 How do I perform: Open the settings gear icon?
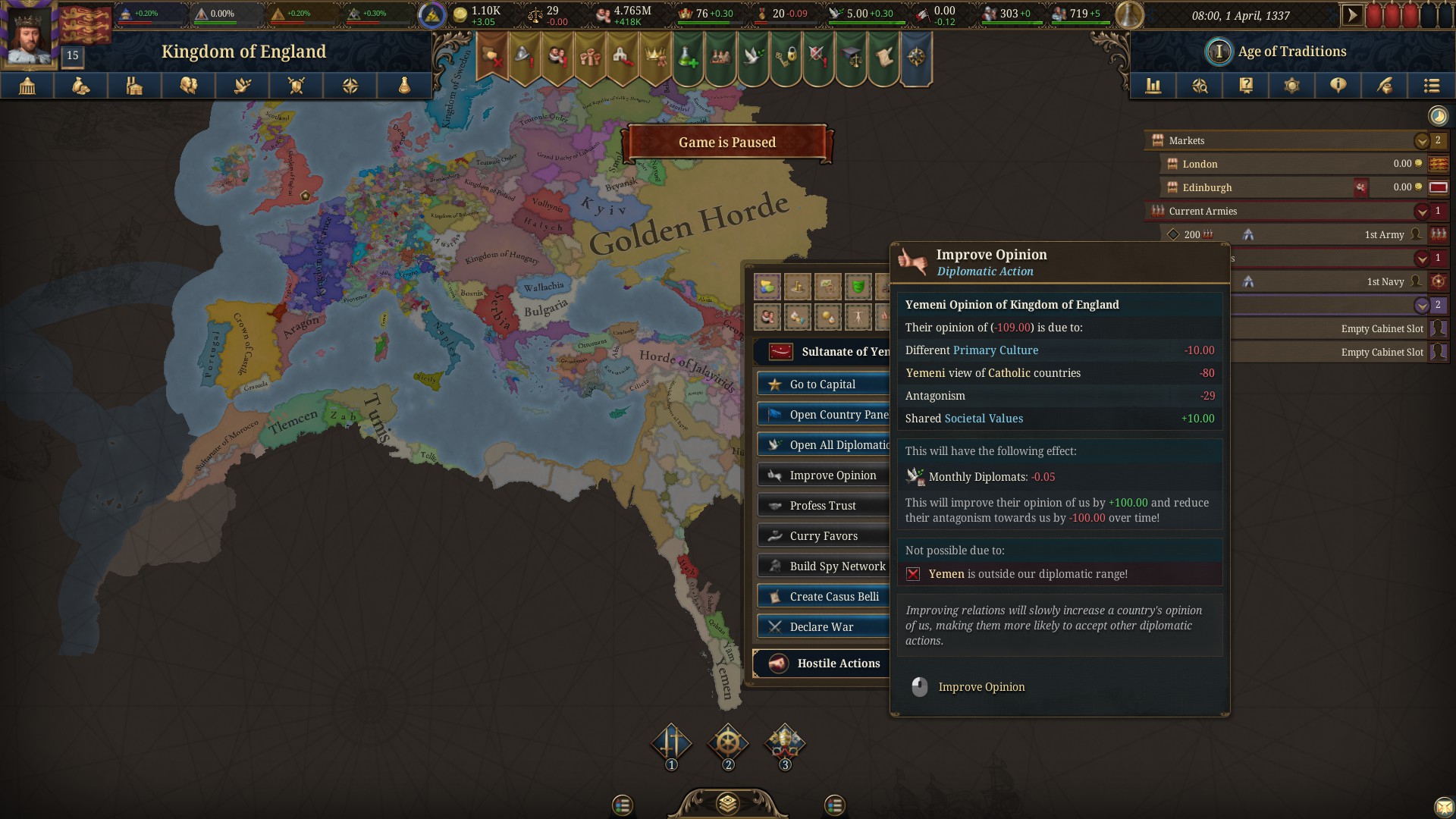coord(1292,86)
